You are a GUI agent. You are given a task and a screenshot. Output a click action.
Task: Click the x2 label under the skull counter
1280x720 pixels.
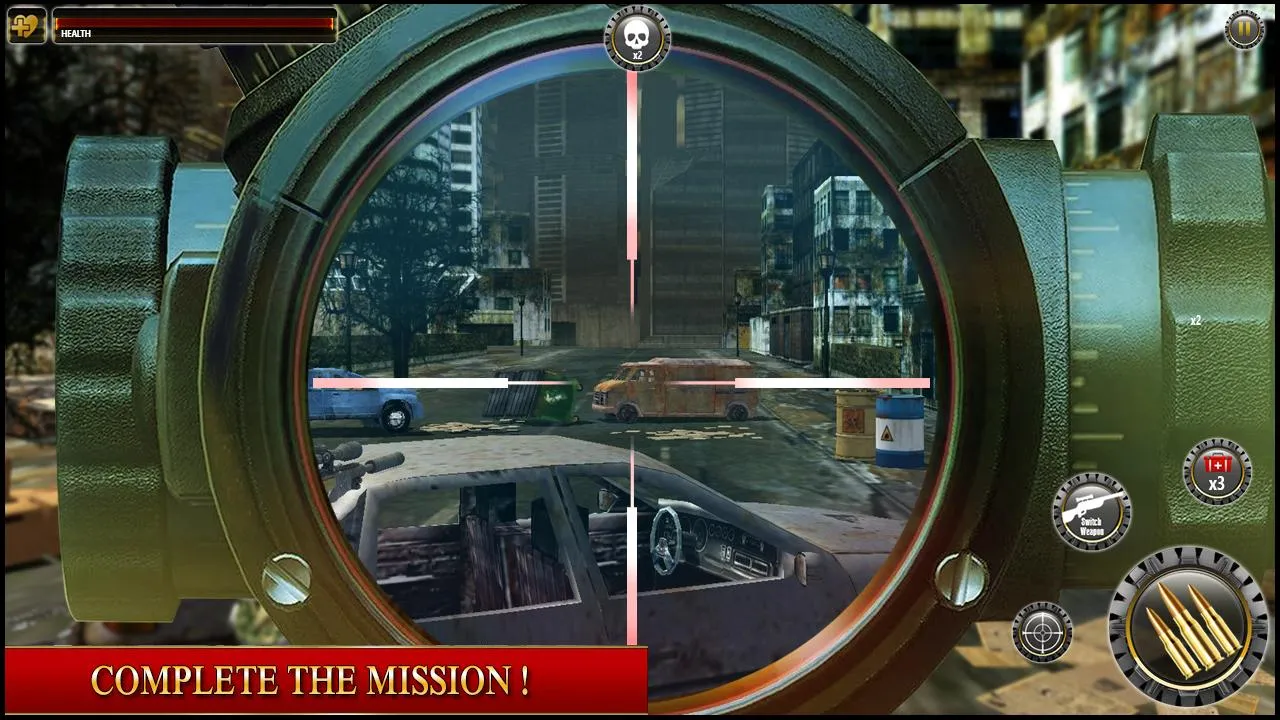(x=636, y=56)
